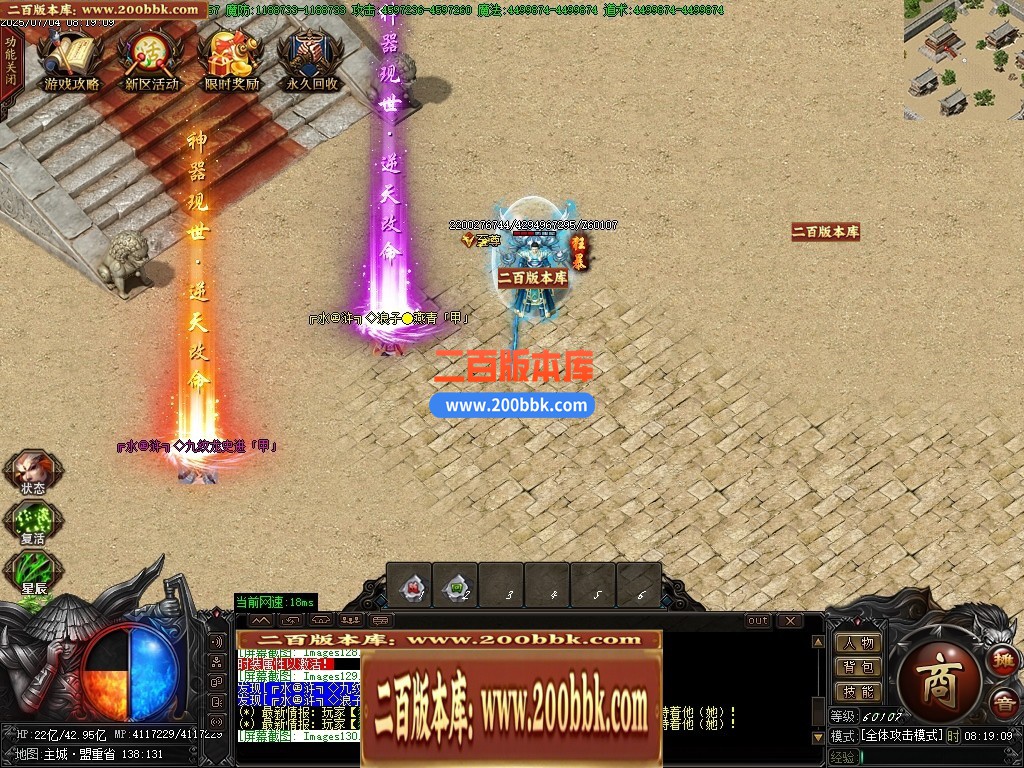
Task: Open the 人物 character panel
Action: click(x=858, y=643)
